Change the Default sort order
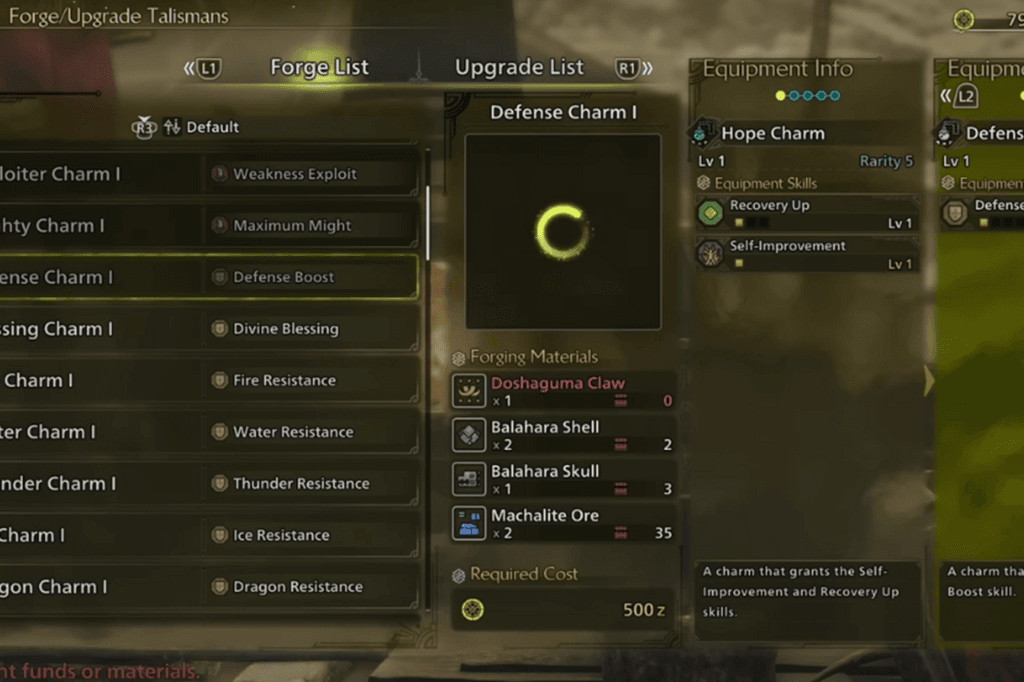Viewport: 1024px width, 682px height. click(200, 127)
